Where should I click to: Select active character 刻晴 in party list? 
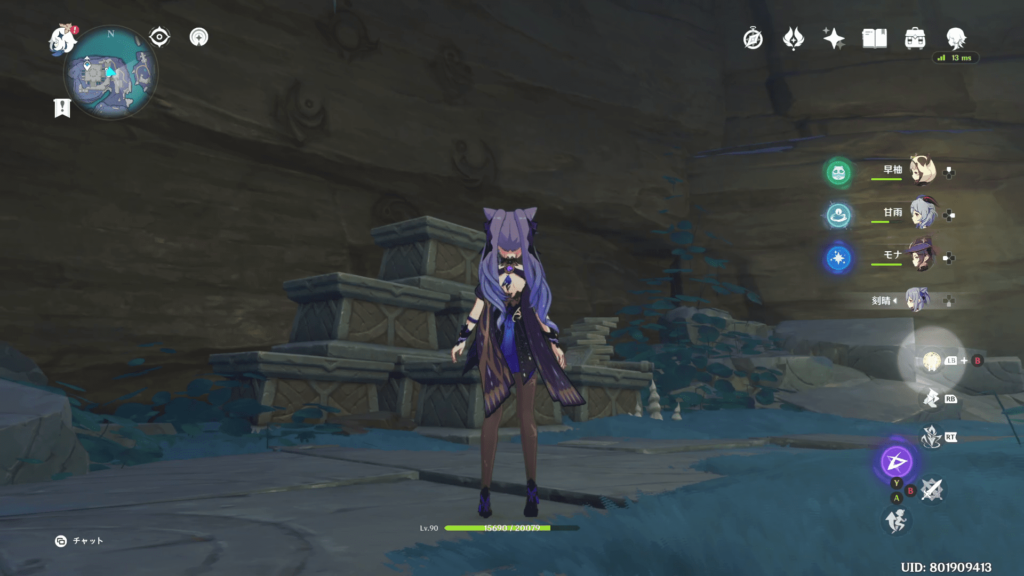[916, 299]
